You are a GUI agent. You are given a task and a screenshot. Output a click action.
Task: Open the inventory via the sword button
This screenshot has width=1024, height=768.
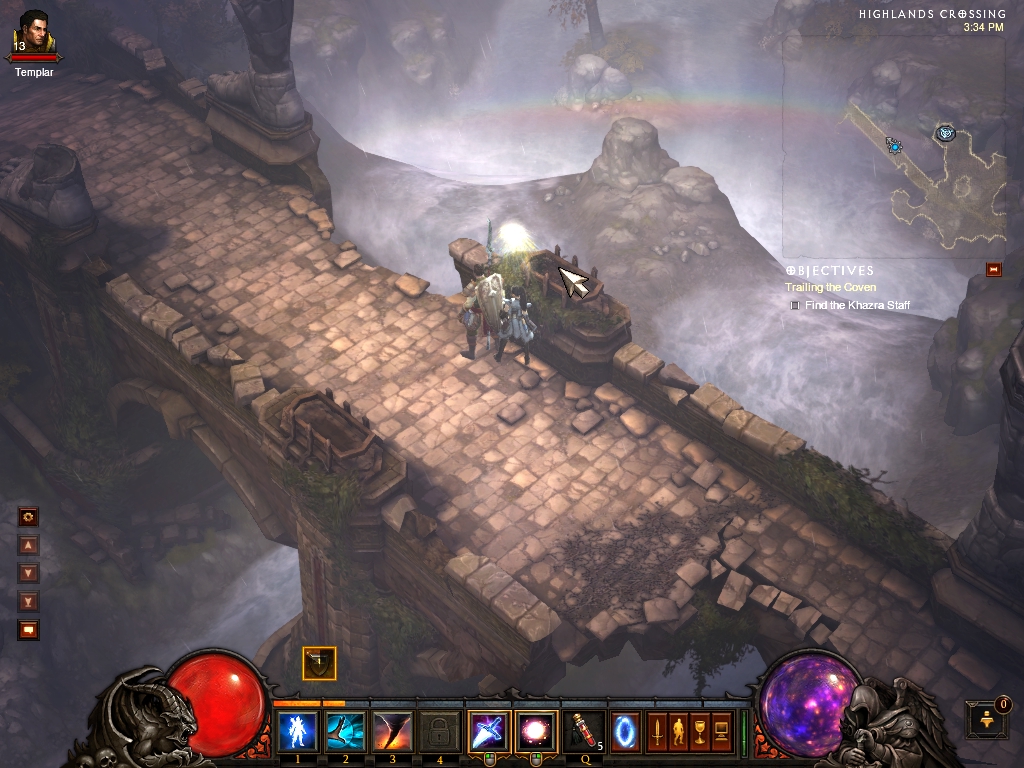(x=658, y=731)
